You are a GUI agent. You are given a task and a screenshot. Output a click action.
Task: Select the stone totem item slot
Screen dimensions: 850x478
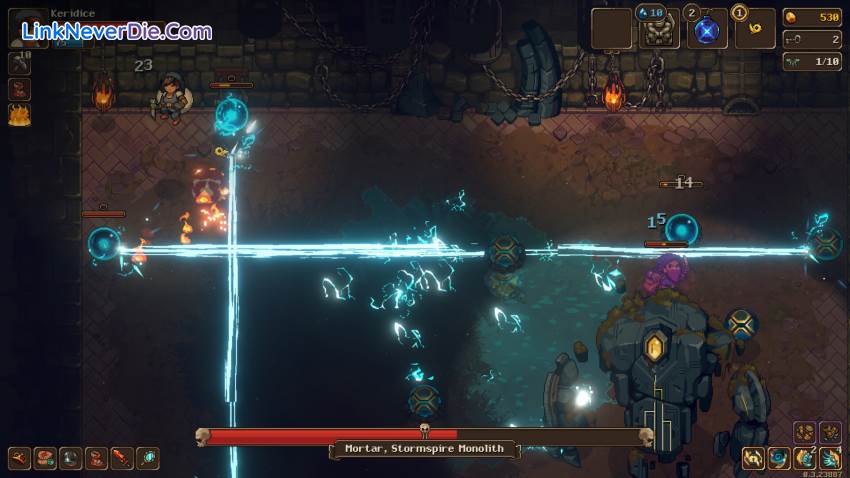tap(659, 29)
